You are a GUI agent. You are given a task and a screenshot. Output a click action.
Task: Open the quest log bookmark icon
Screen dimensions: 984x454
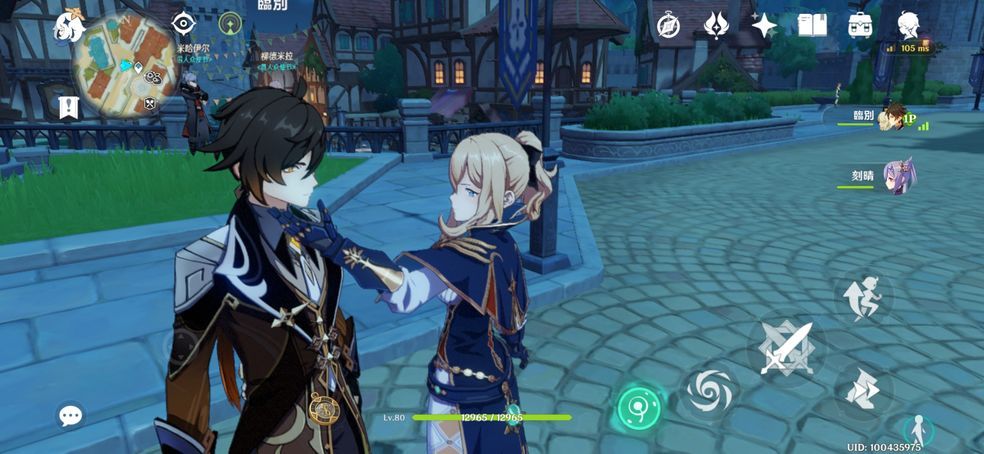69,106
